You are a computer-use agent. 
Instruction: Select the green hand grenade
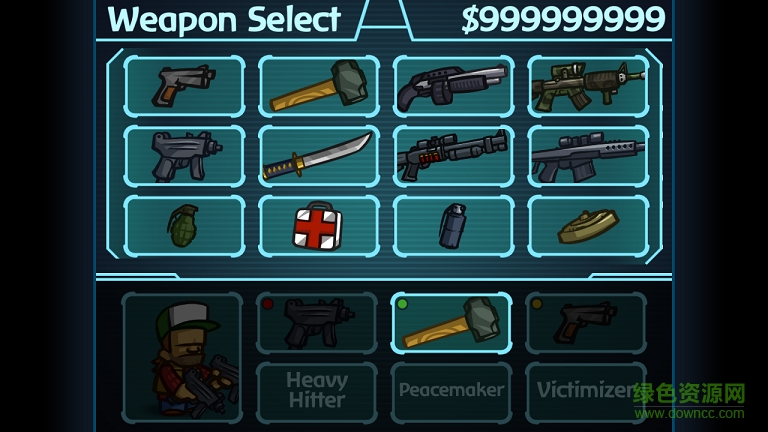coord(184,226)
